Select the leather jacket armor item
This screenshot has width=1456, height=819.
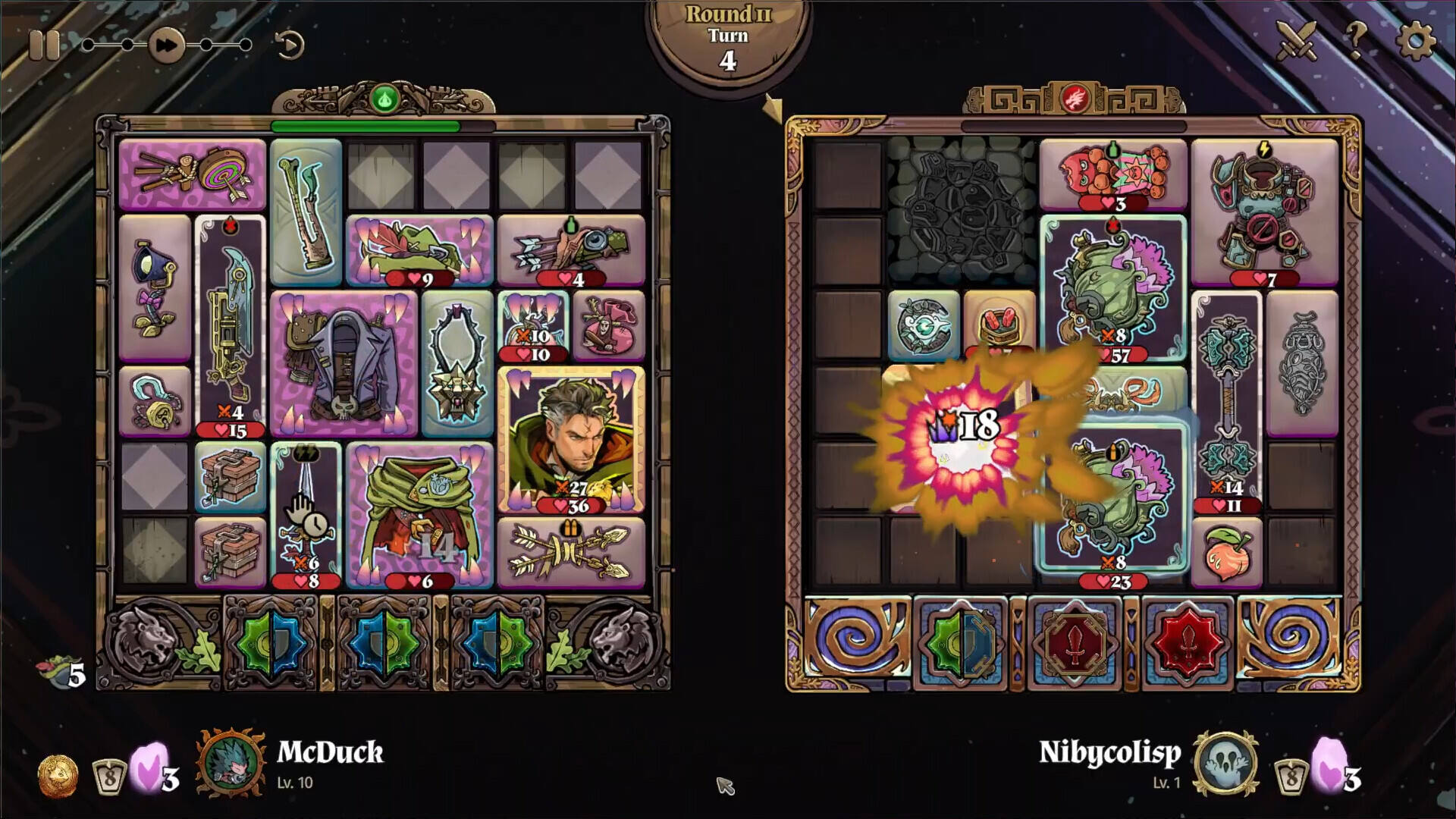coord(344,362)
